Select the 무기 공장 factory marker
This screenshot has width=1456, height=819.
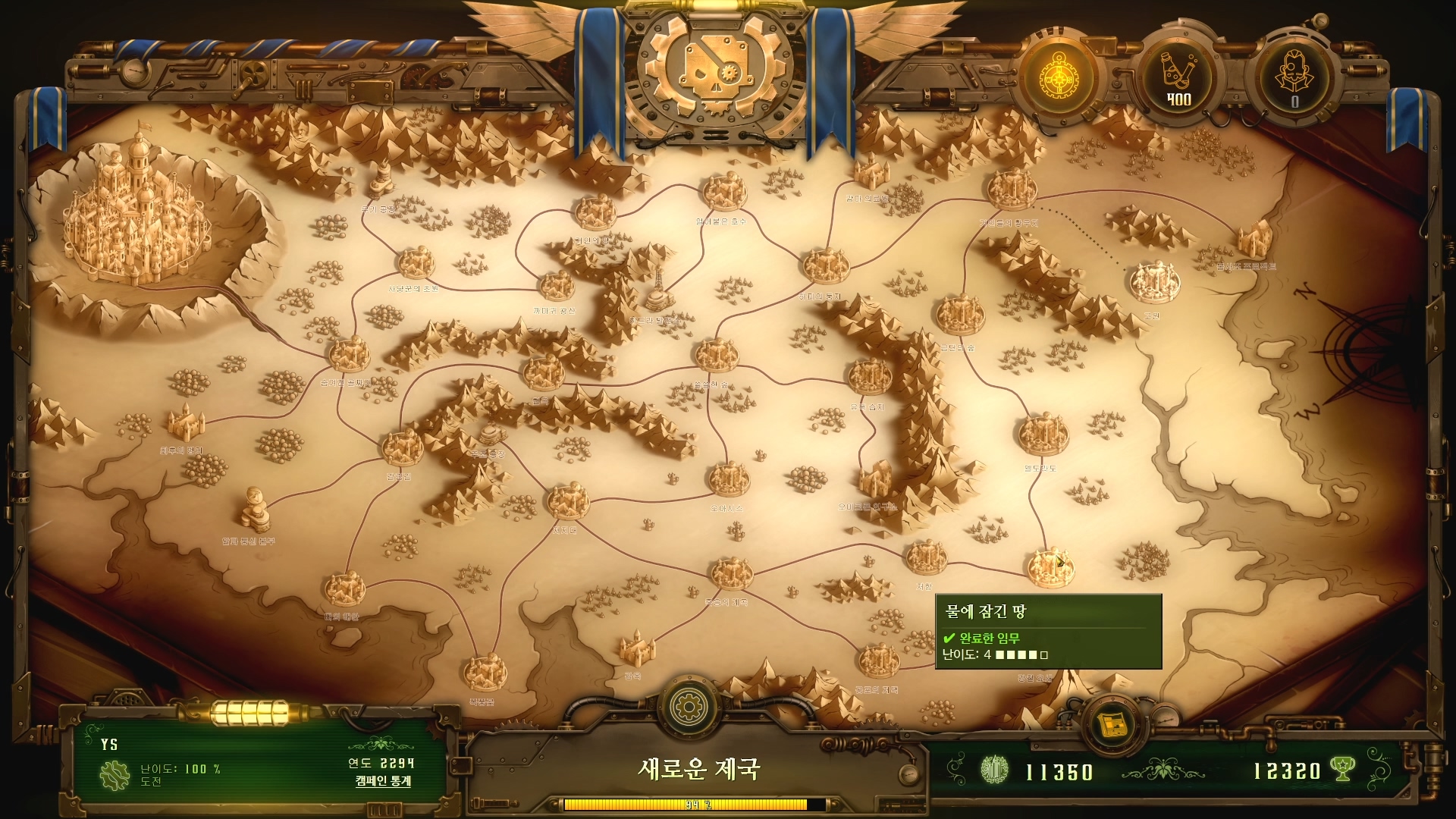[381, 184]
